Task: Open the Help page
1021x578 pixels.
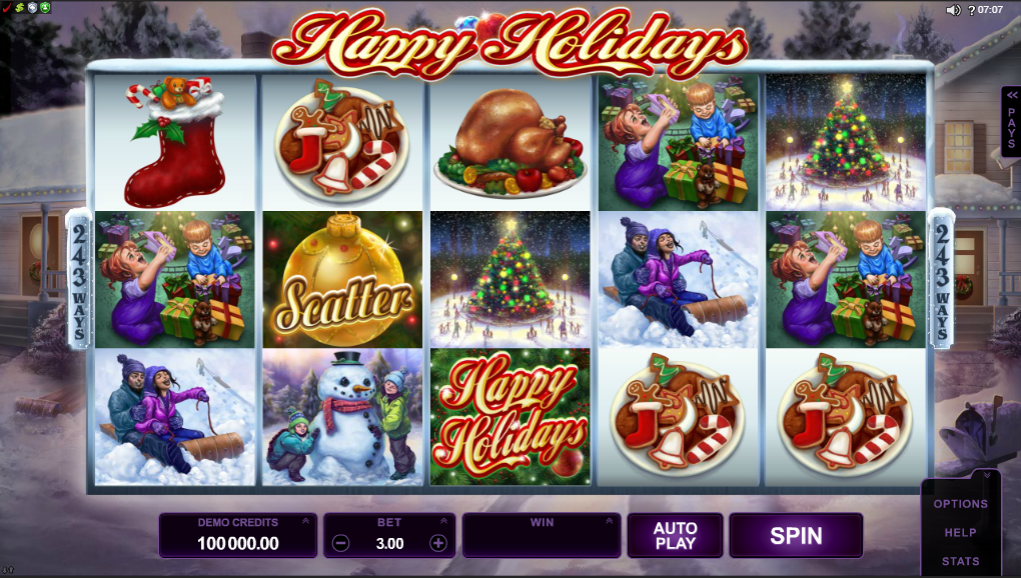Action: [x=960, y=533]
